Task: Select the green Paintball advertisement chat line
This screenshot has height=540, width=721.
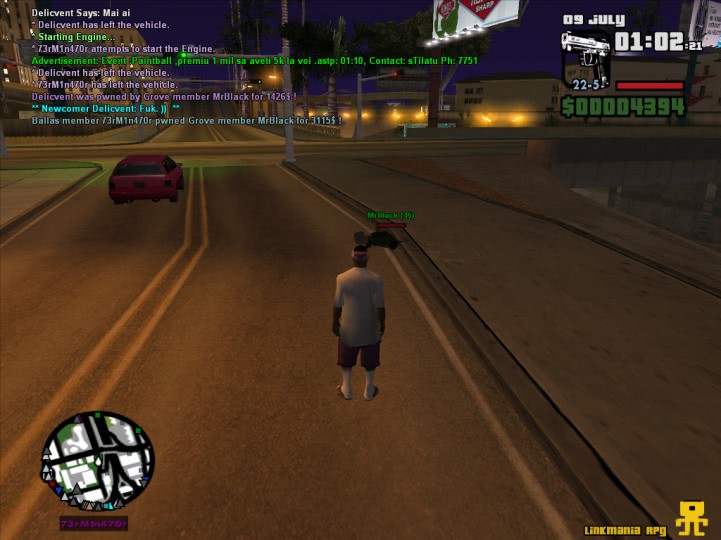Action: 255,60
